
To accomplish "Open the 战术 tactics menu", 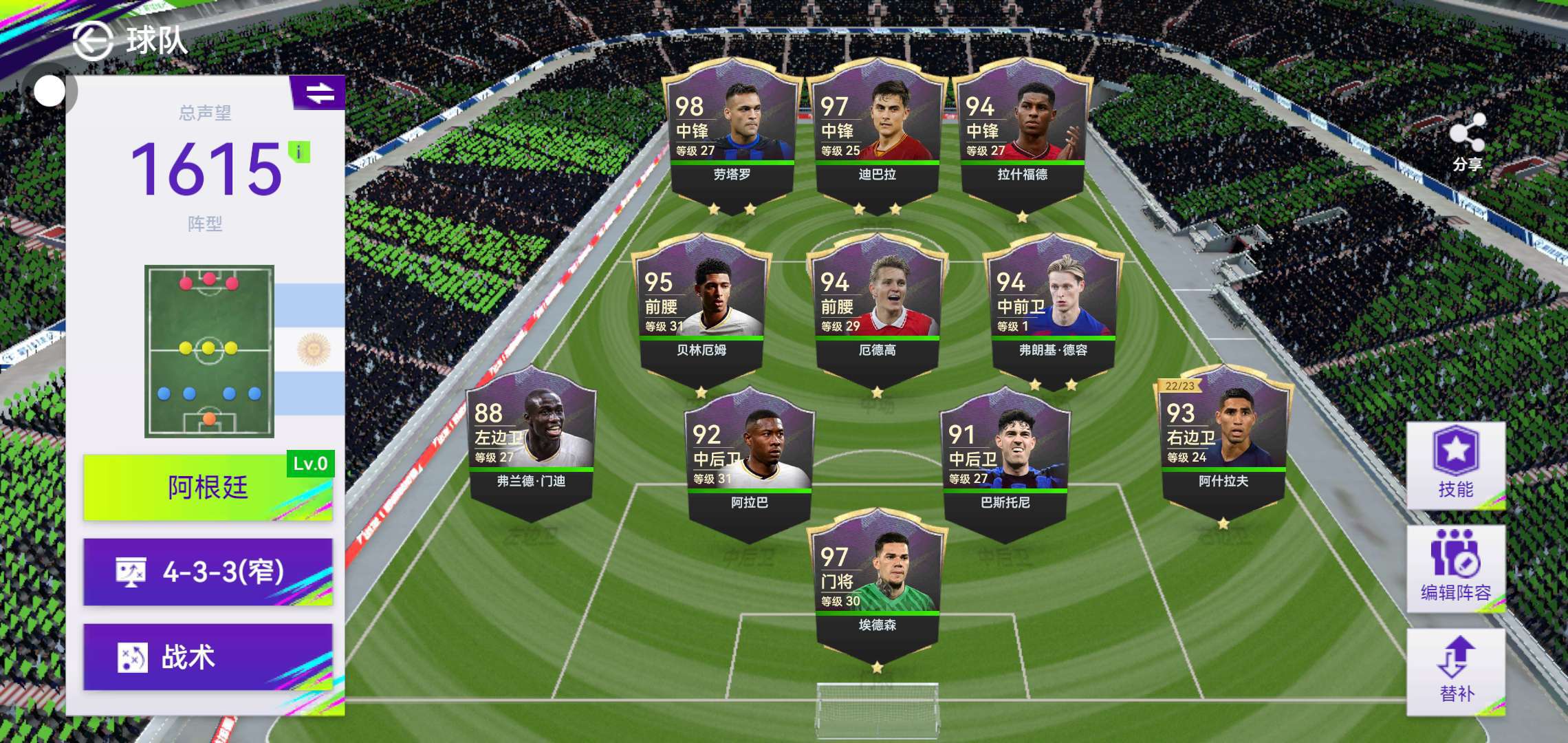I will 208,657.
